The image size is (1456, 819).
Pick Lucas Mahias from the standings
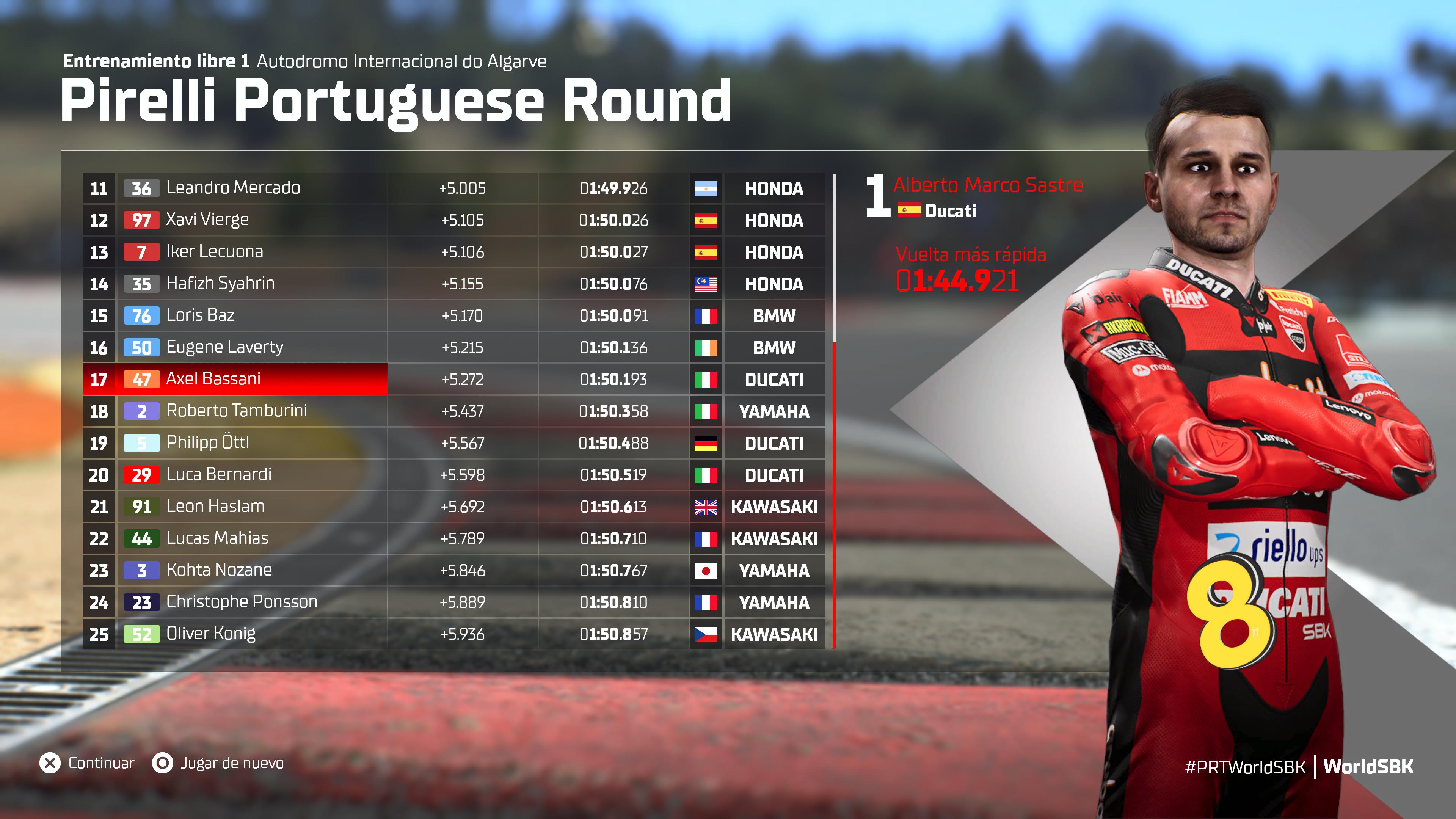[x=217, y=538]
